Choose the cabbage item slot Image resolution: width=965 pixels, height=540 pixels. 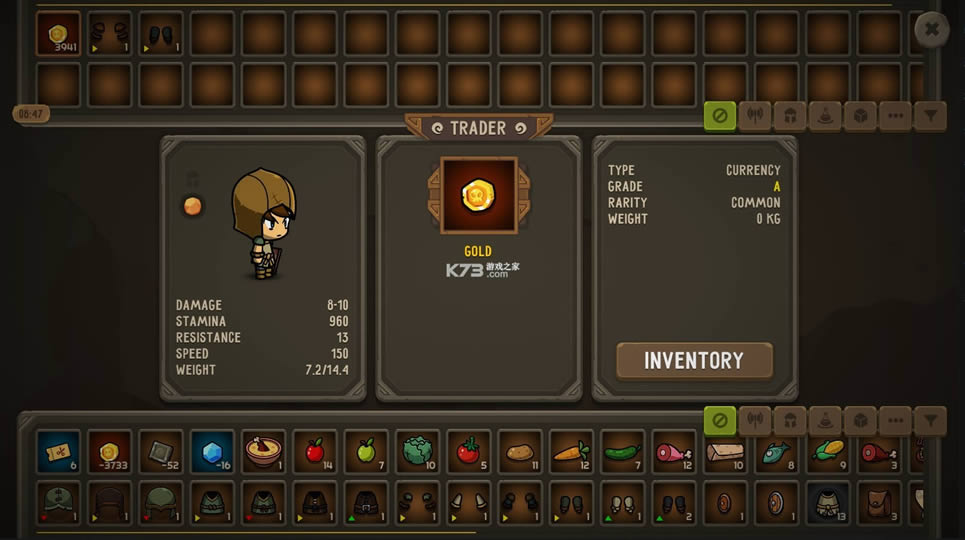pyautogui.click(x=418, y=451)
